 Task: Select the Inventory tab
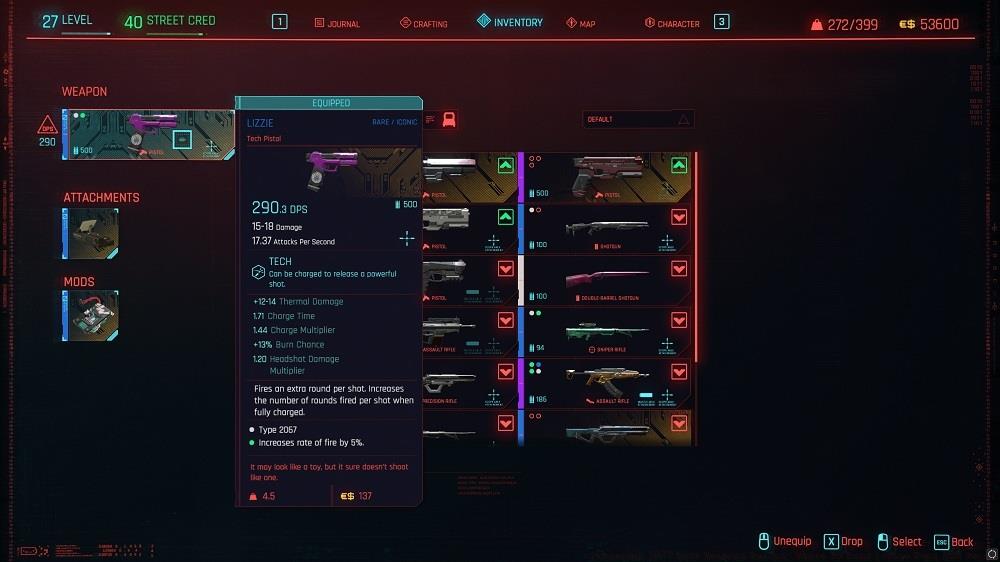coord(510,22)
